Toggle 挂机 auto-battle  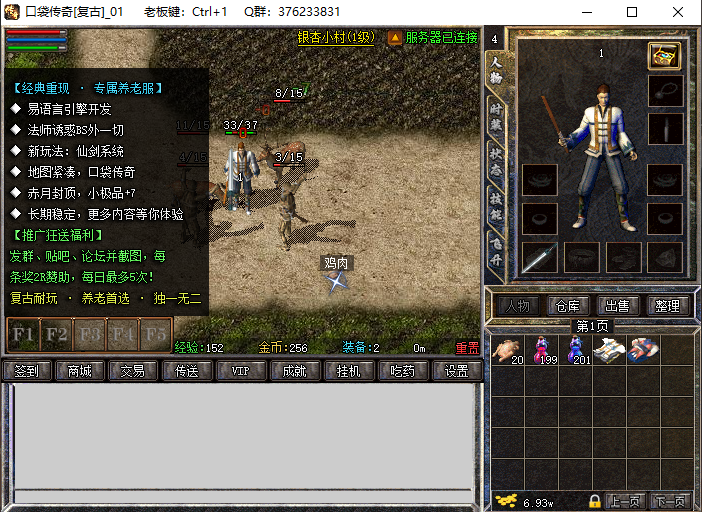(x=349, y=371)
